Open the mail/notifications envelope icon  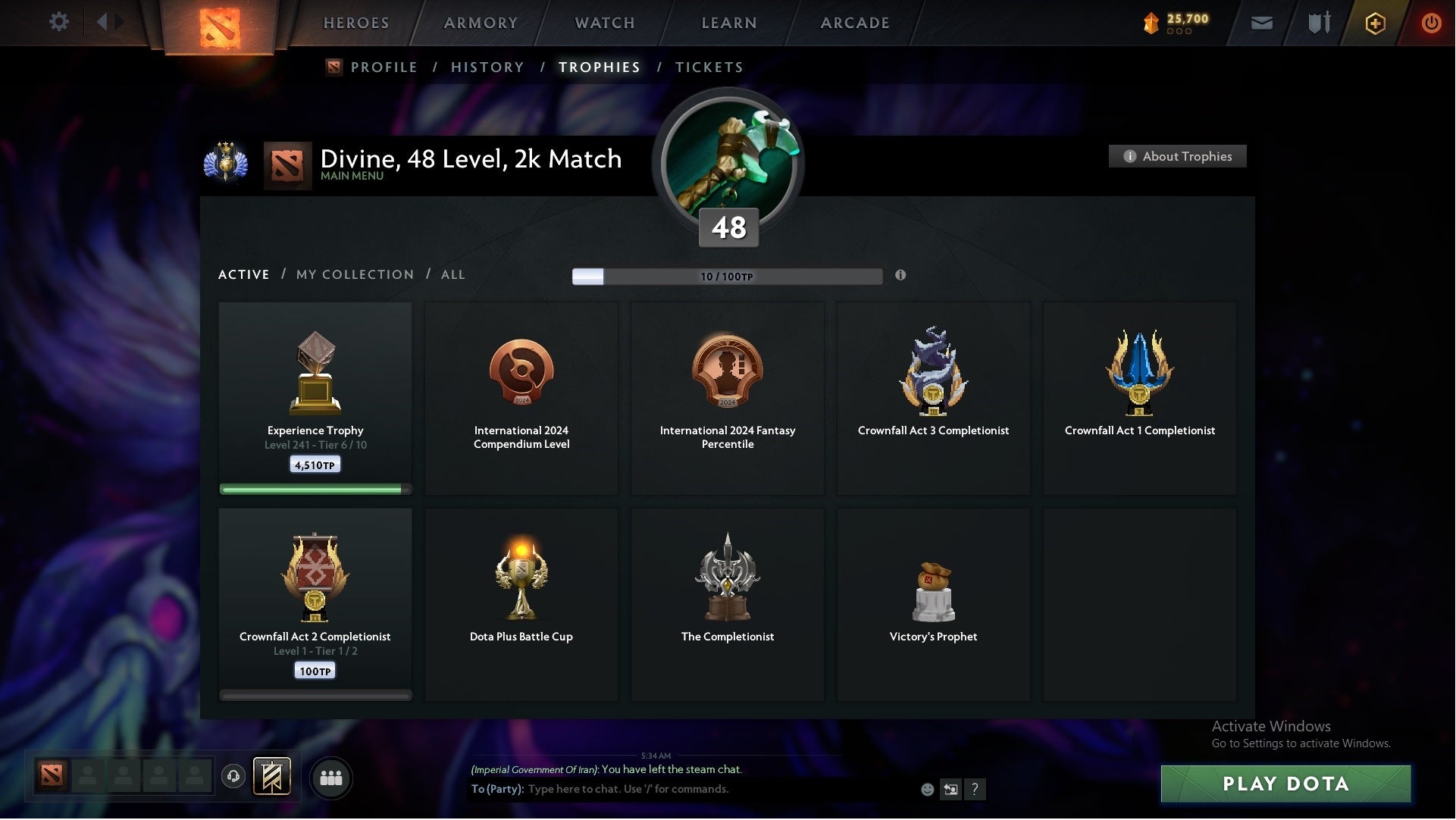click(x=1261, y=22)
